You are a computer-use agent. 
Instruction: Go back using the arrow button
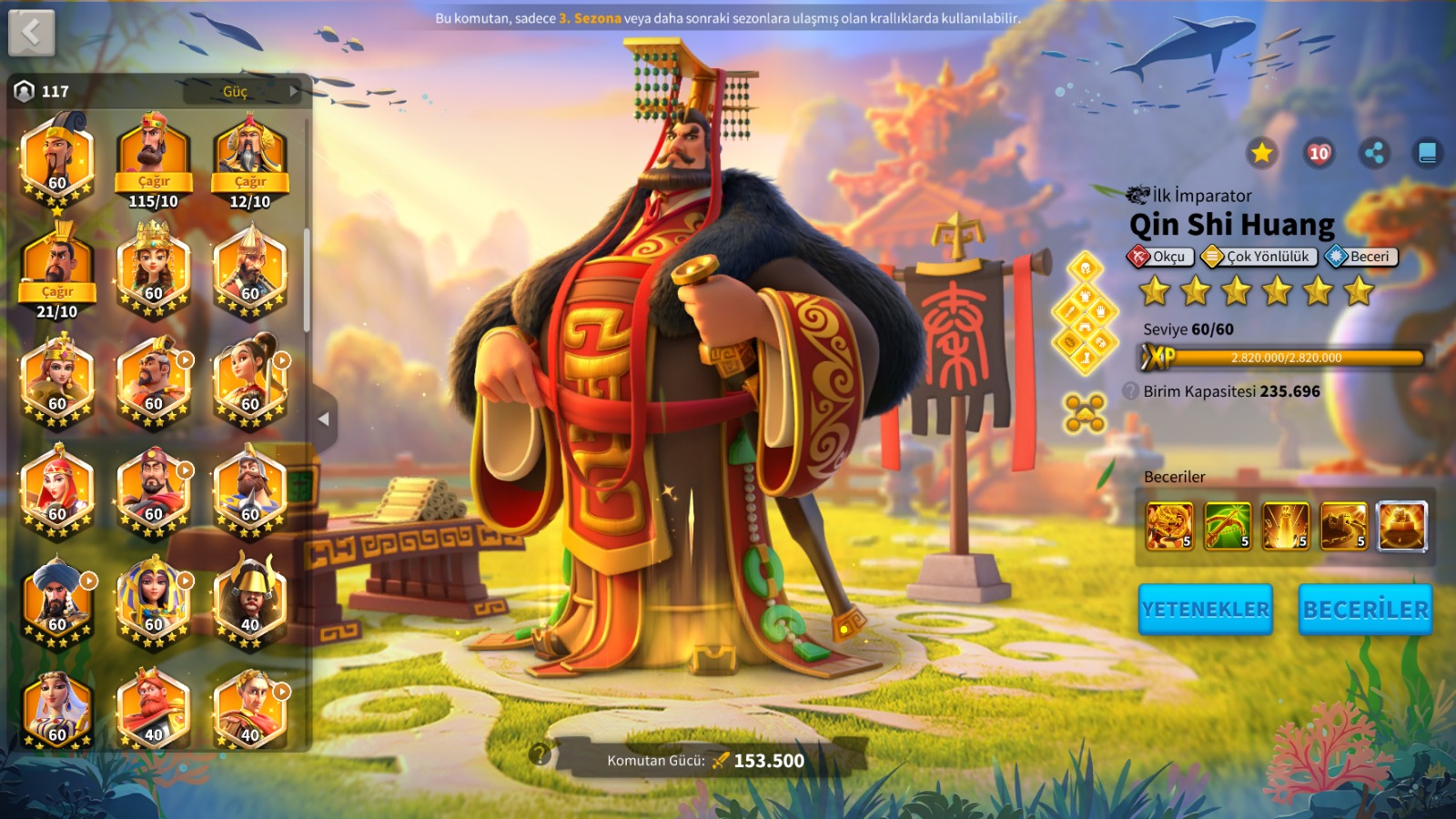click(x=32, y=33)
